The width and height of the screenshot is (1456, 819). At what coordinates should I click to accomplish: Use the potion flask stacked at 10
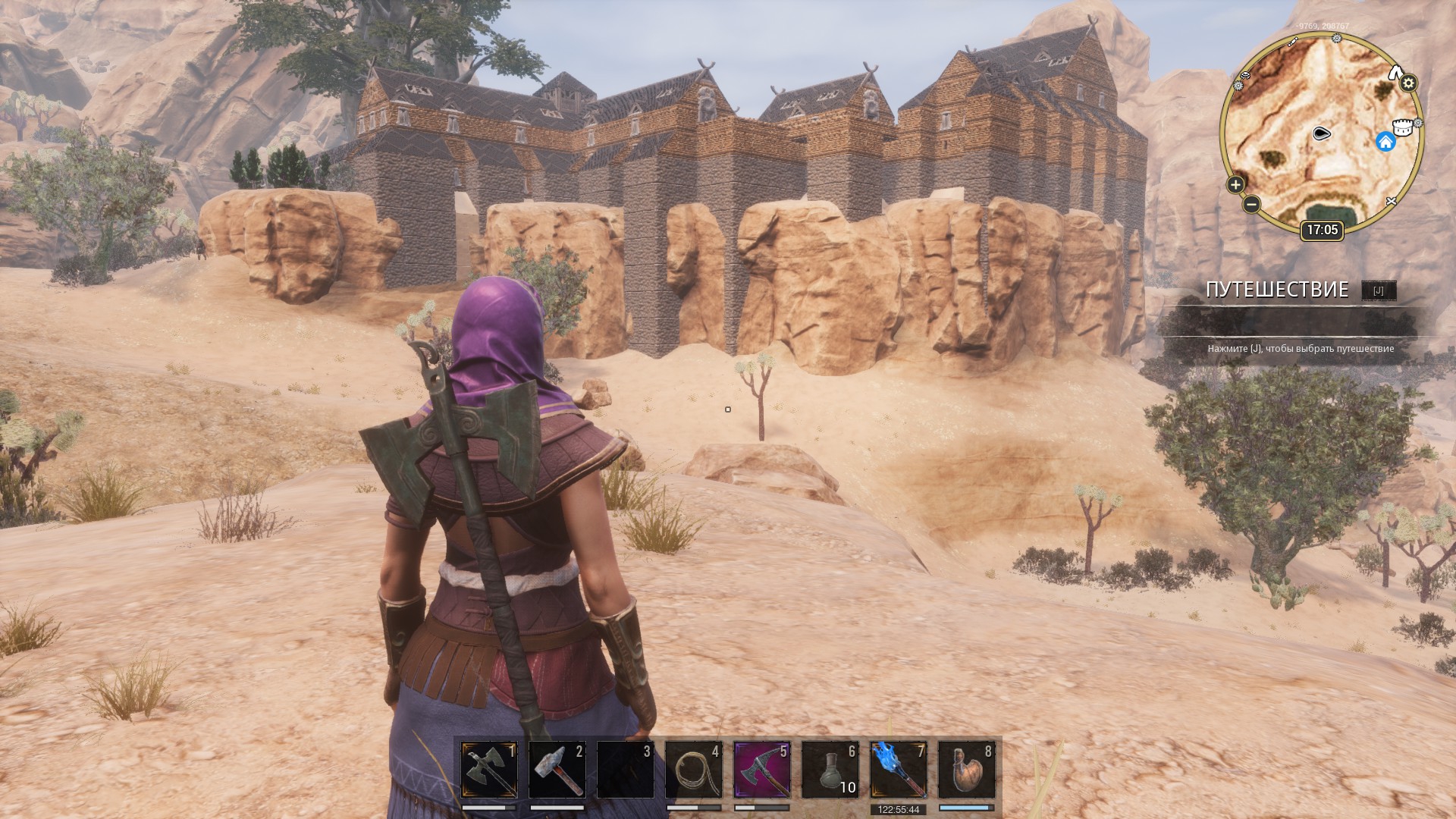[830, 770]
